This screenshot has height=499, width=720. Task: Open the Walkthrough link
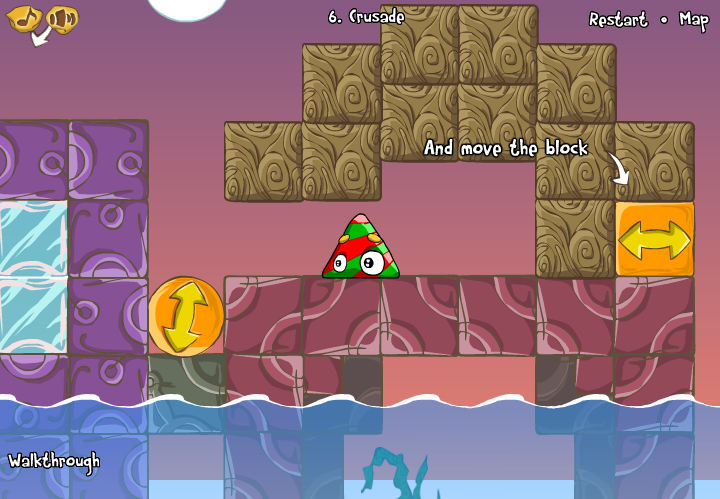54,461
